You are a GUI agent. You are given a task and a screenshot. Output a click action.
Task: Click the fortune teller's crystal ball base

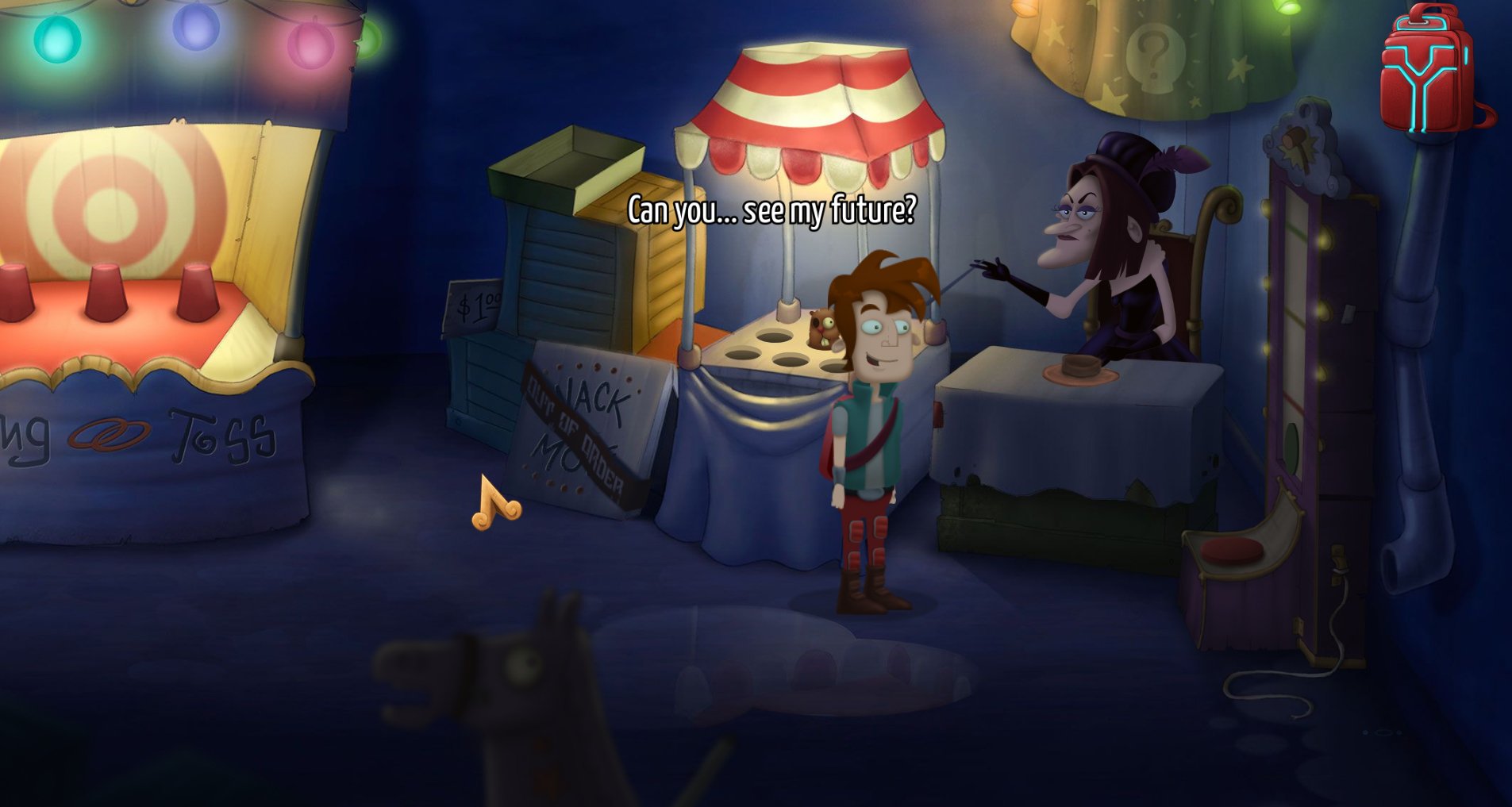[1079, 367]
